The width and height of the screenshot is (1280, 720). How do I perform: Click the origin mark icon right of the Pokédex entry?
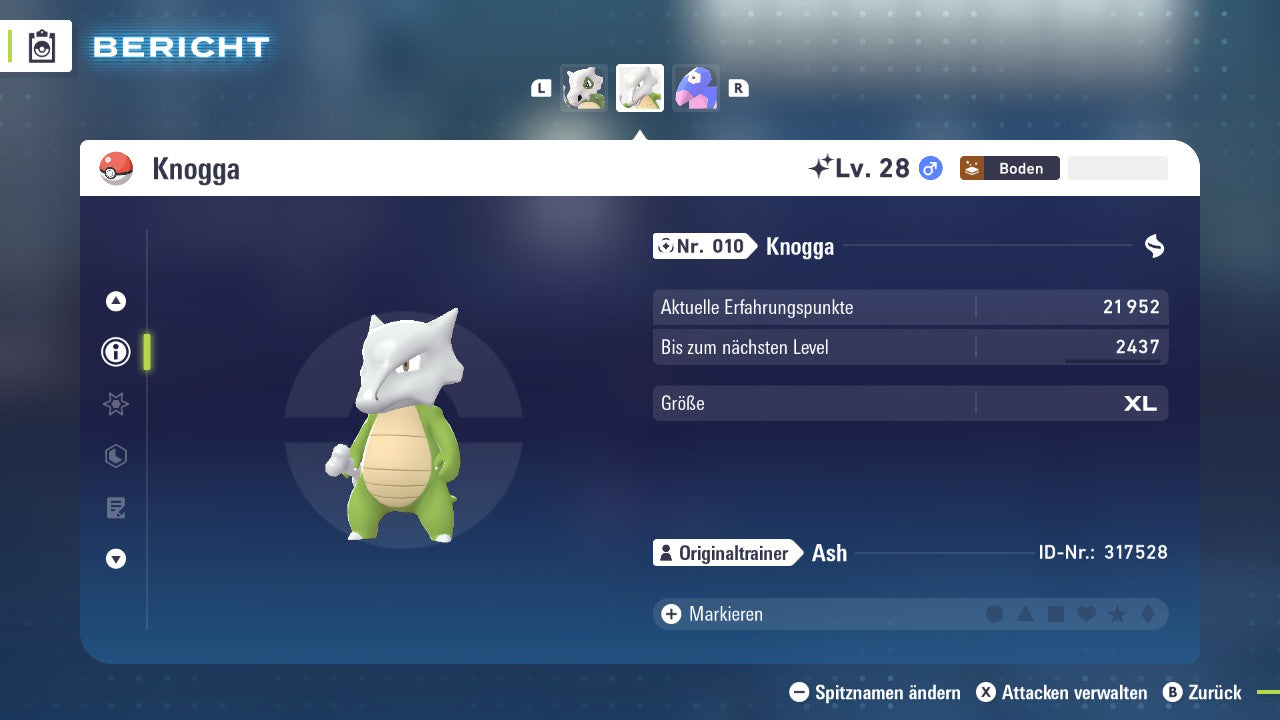1155,245
